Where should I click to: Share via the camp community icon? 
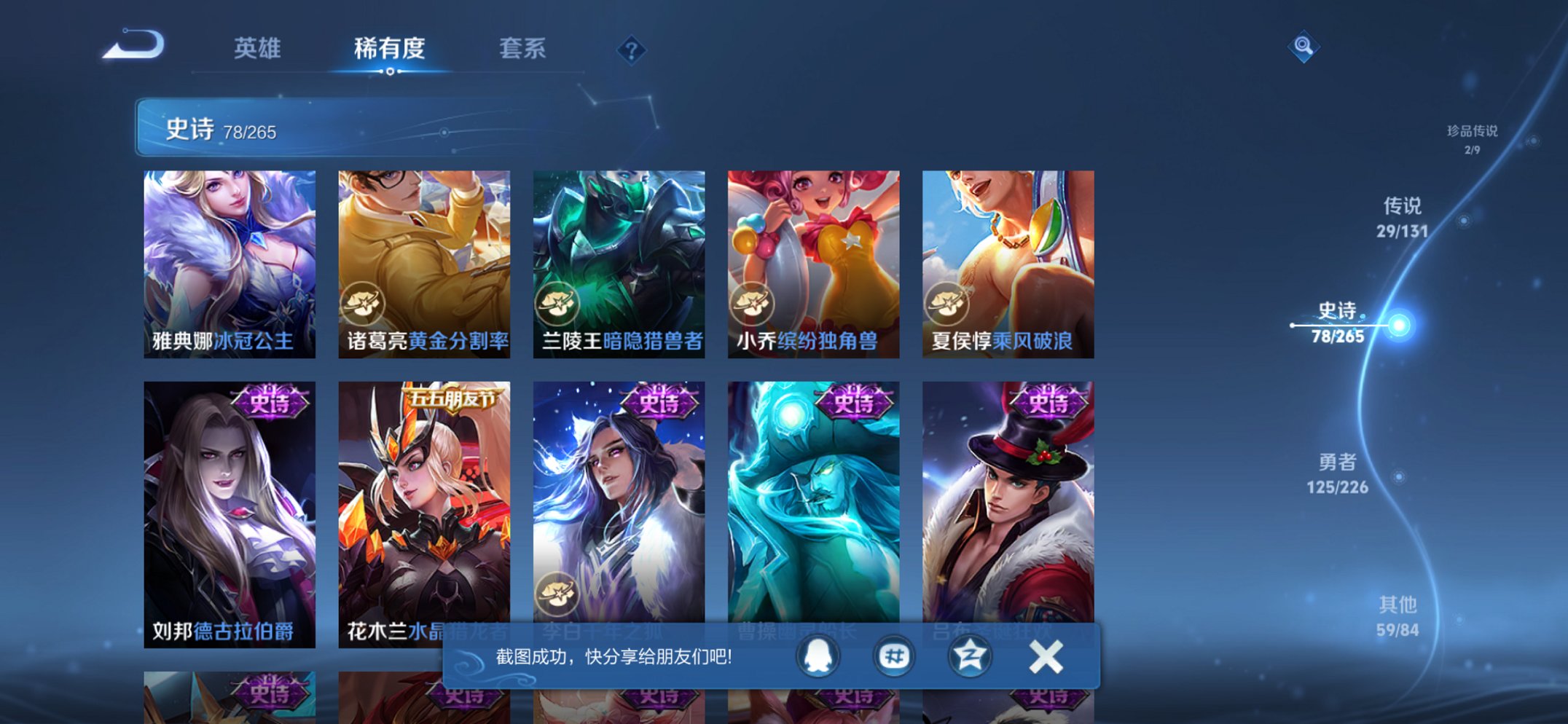[893, 656]
